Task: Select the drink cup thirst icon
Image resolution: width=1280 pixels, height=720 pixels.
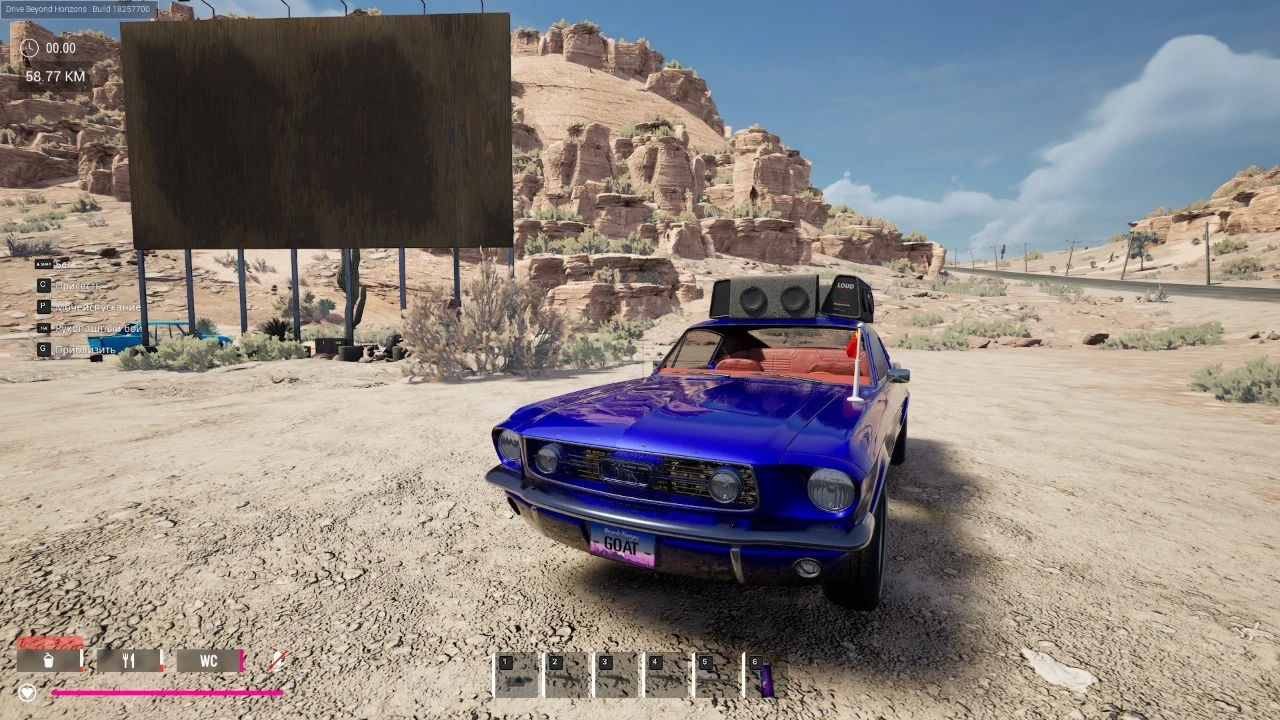Action: 48,661
